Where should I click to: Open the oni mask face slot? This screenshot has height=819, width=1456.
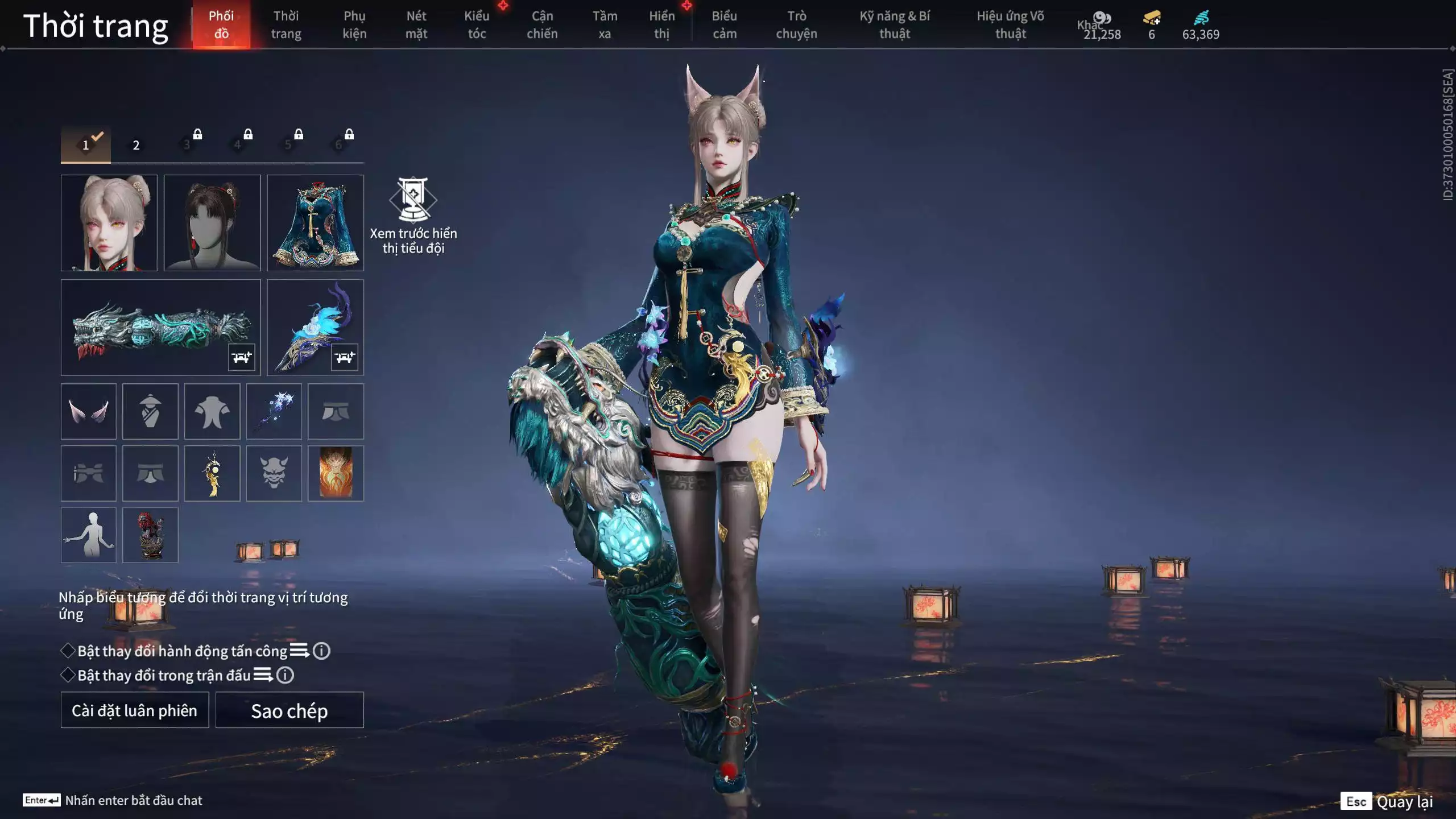(x=275, y=473)
